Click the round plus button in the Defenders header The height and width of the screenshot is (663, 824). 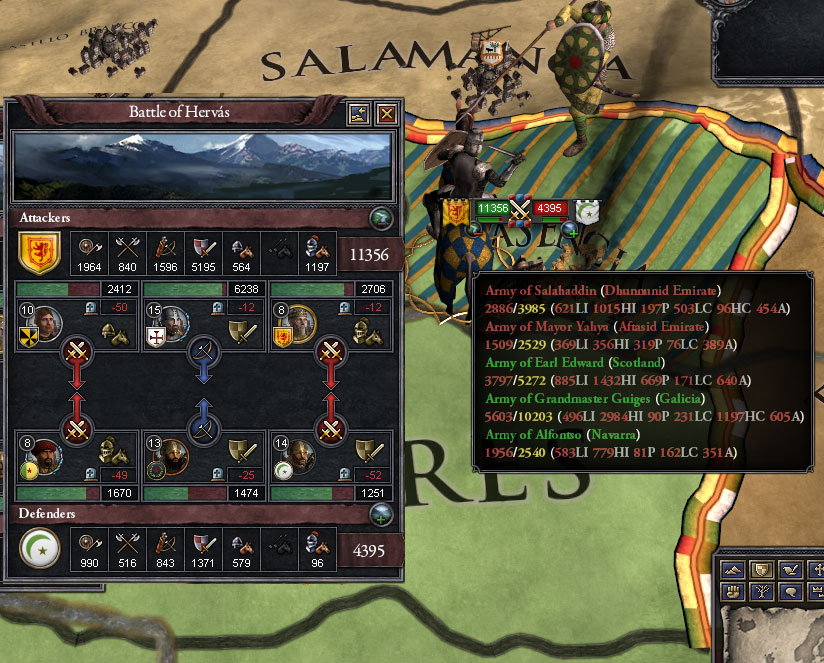[381, 515]
